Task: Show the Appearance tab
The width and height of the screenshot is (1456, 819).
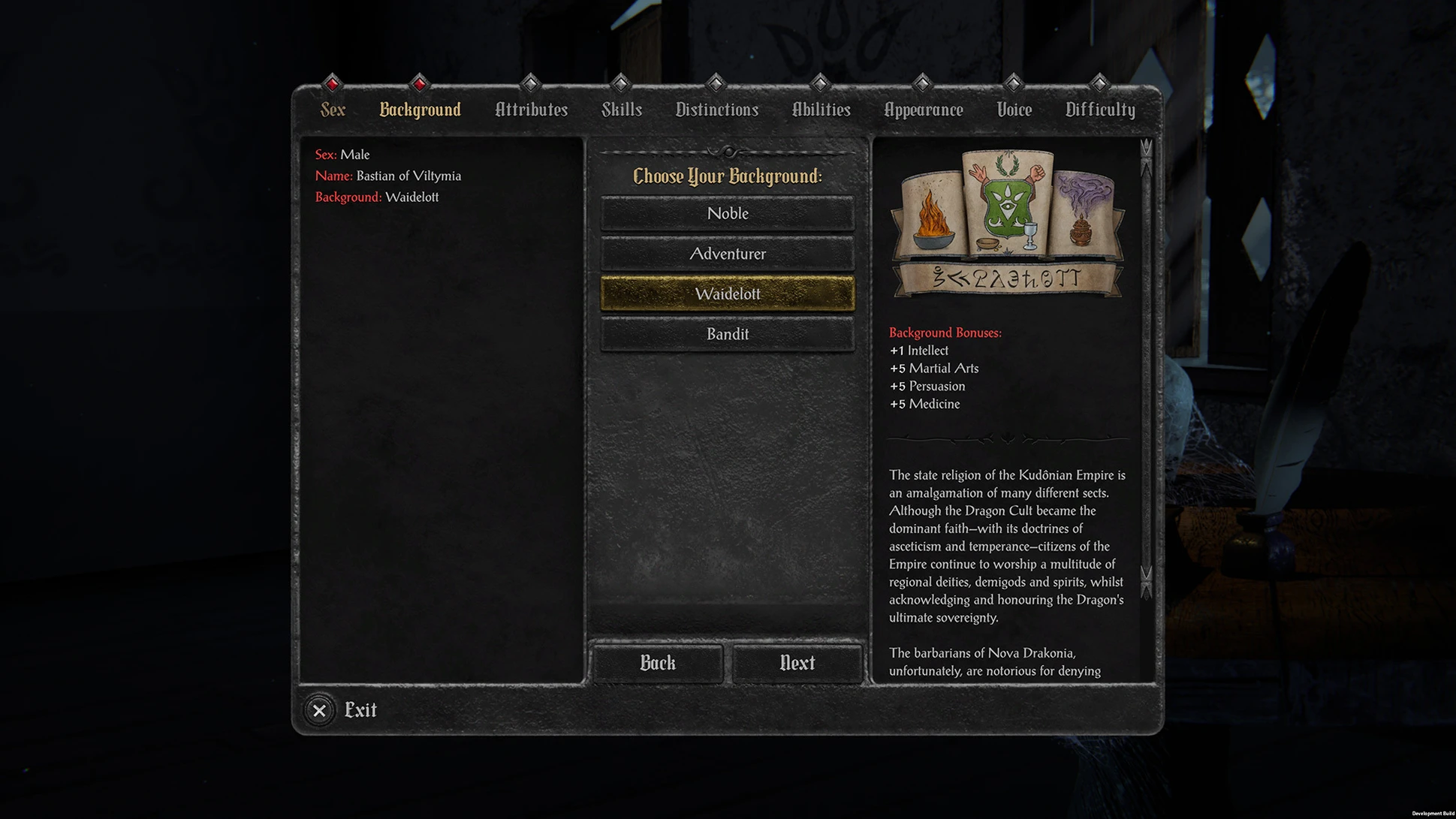Action: tap(923, 110)
